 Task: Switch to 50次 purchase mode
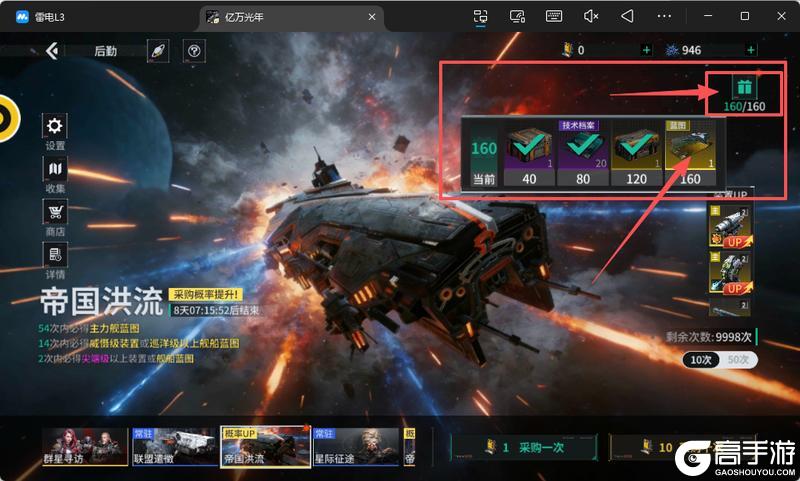pyautogui.click(x=740, y=360)
